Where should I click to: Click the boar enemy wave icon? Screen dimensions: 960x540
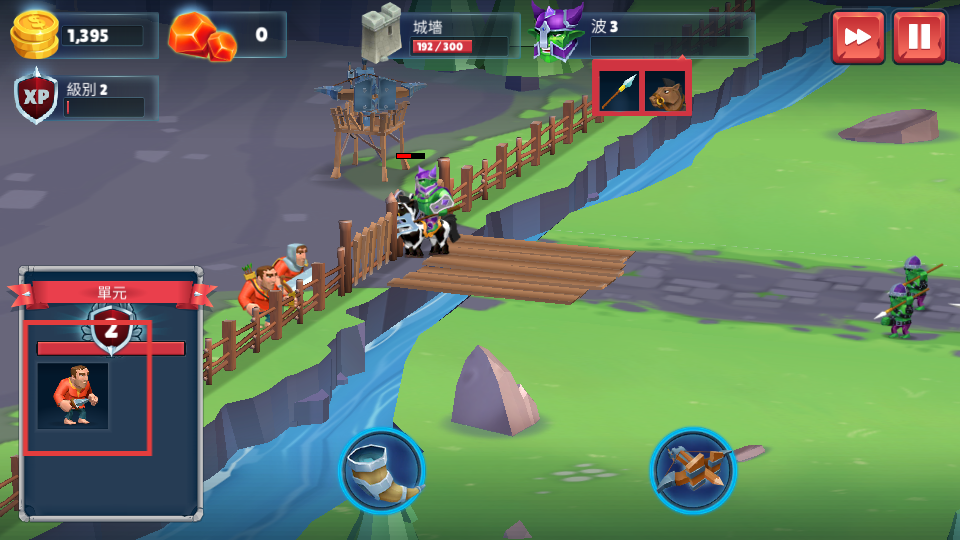(665, 91)
